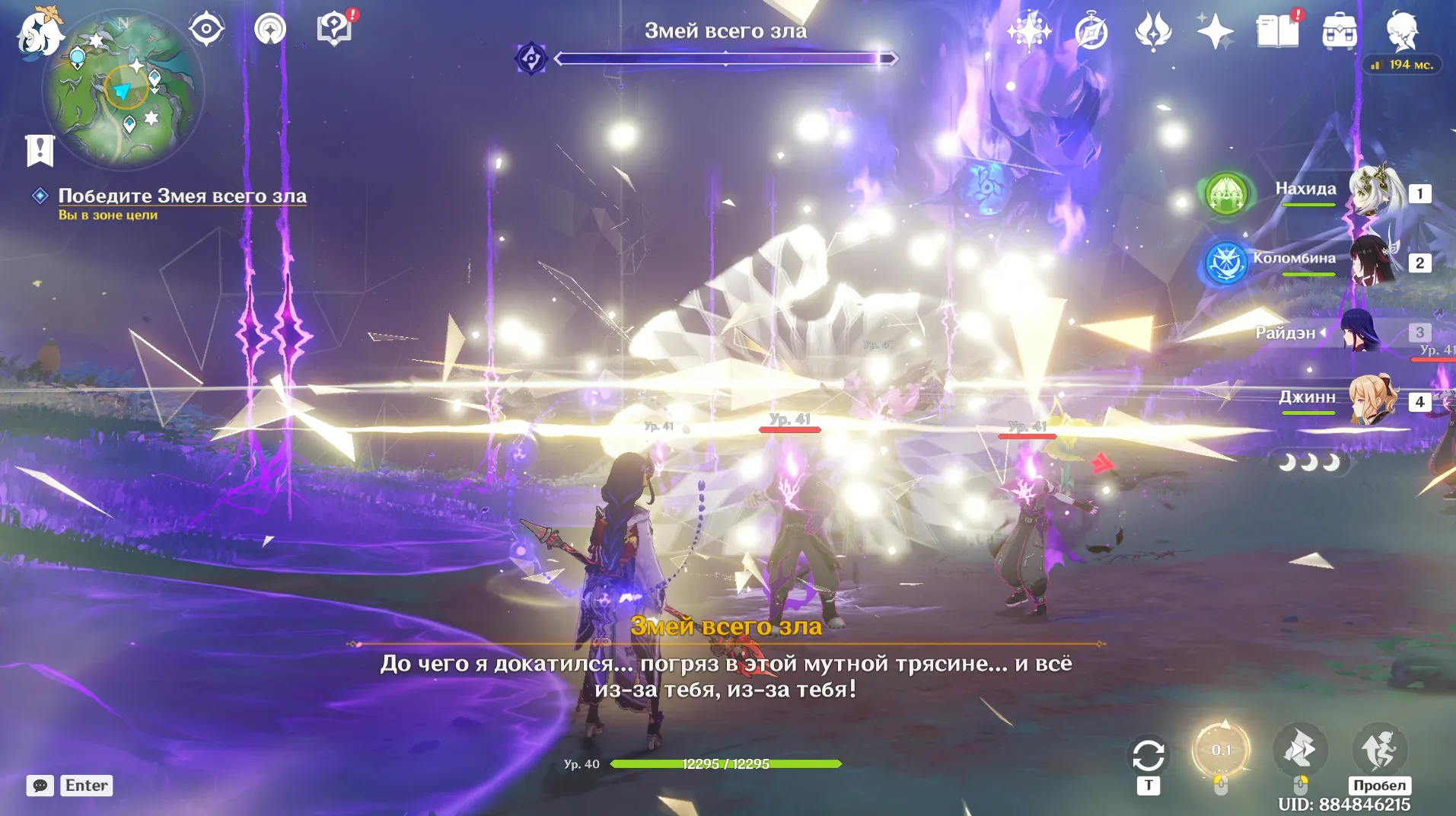Open the Paimon main menu
The height and width of the screenshot is (816, 1456).
(38, 30)
